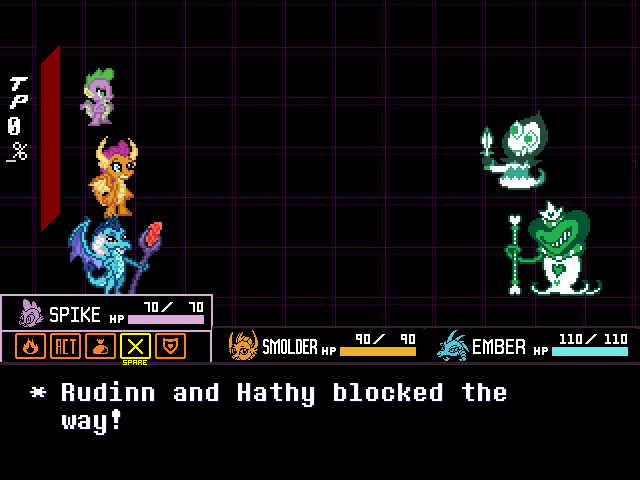Choose the ACT command button
The height and width of the screenshot is (480, 640).
point(65,346)
